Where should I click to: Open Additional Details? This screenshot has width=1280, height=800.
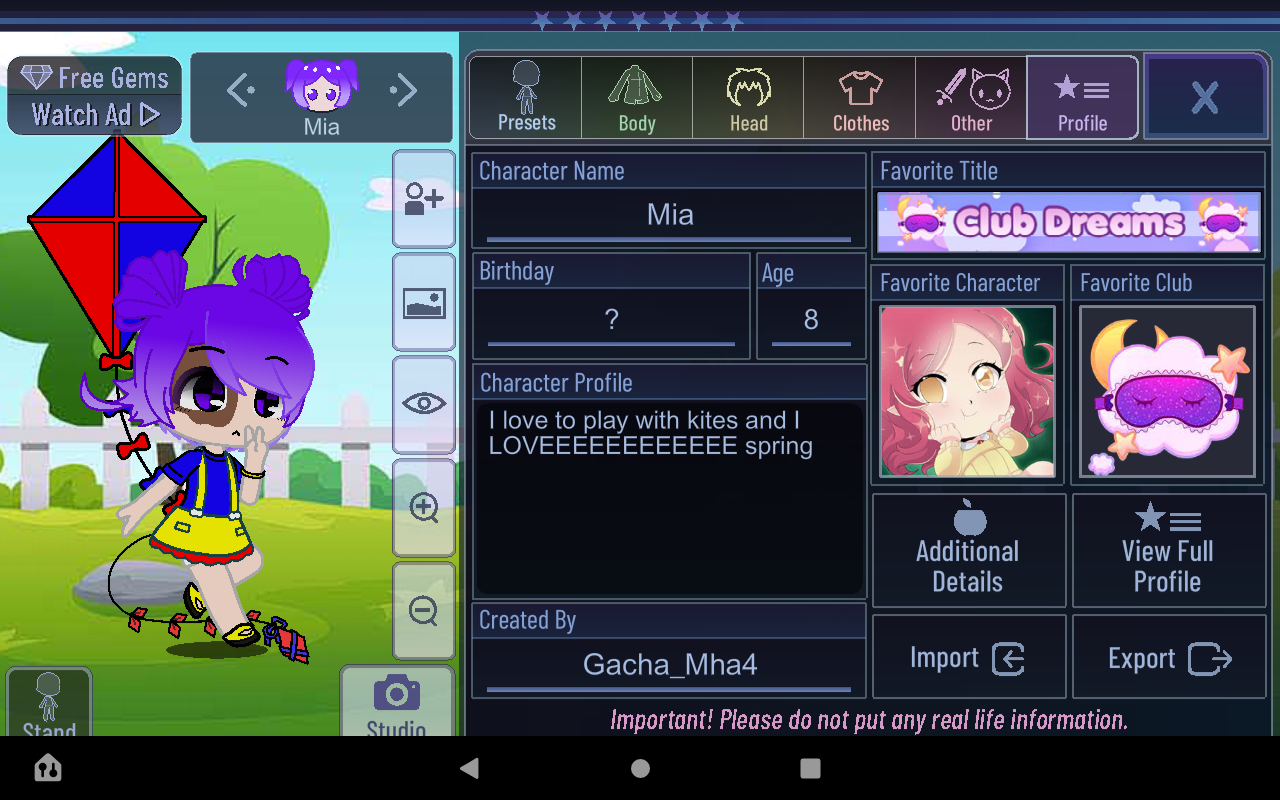[967, 550]
